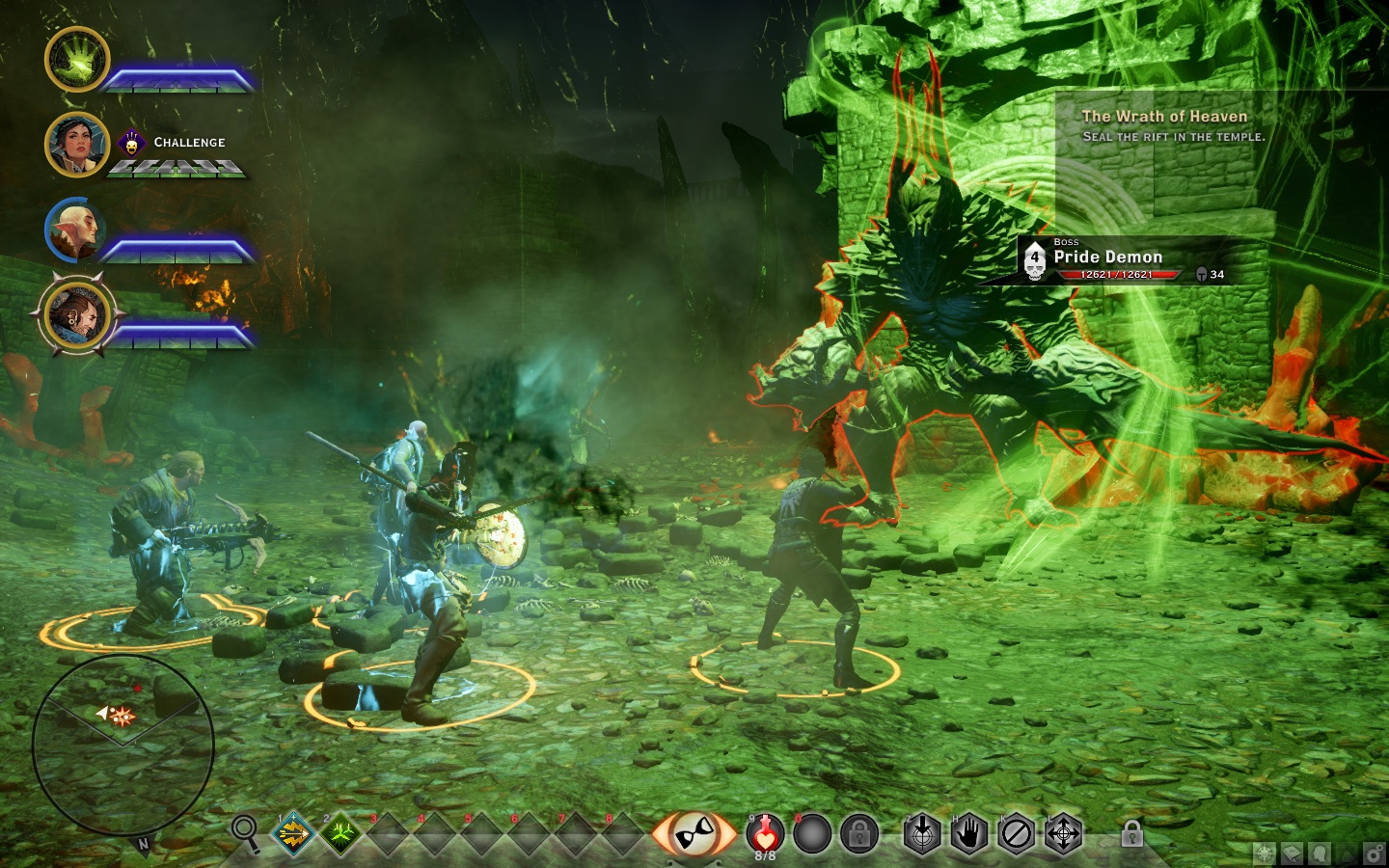Activate the green burst second ability
The width and height of the screenshot is (1389, 868).
click(x=340, y=833)
